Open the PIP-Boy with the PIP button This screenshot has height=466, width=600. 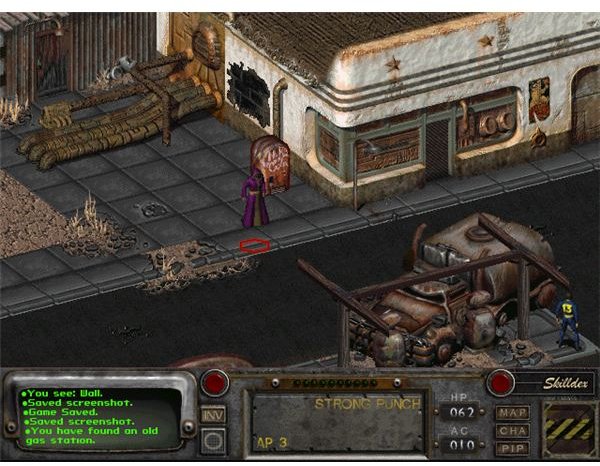pyautogui.click(x=512, y=447)
